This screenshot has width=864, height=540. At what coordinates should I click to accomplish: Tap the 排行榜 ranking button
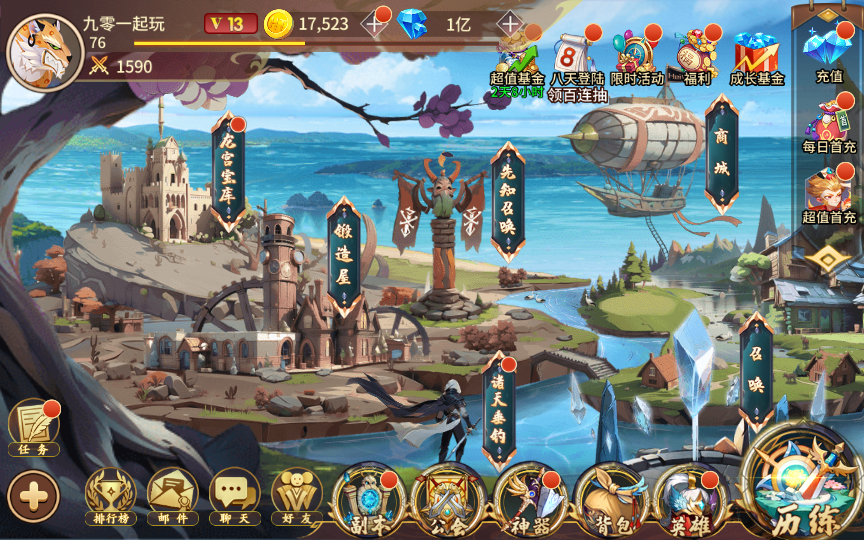(110, 494)
